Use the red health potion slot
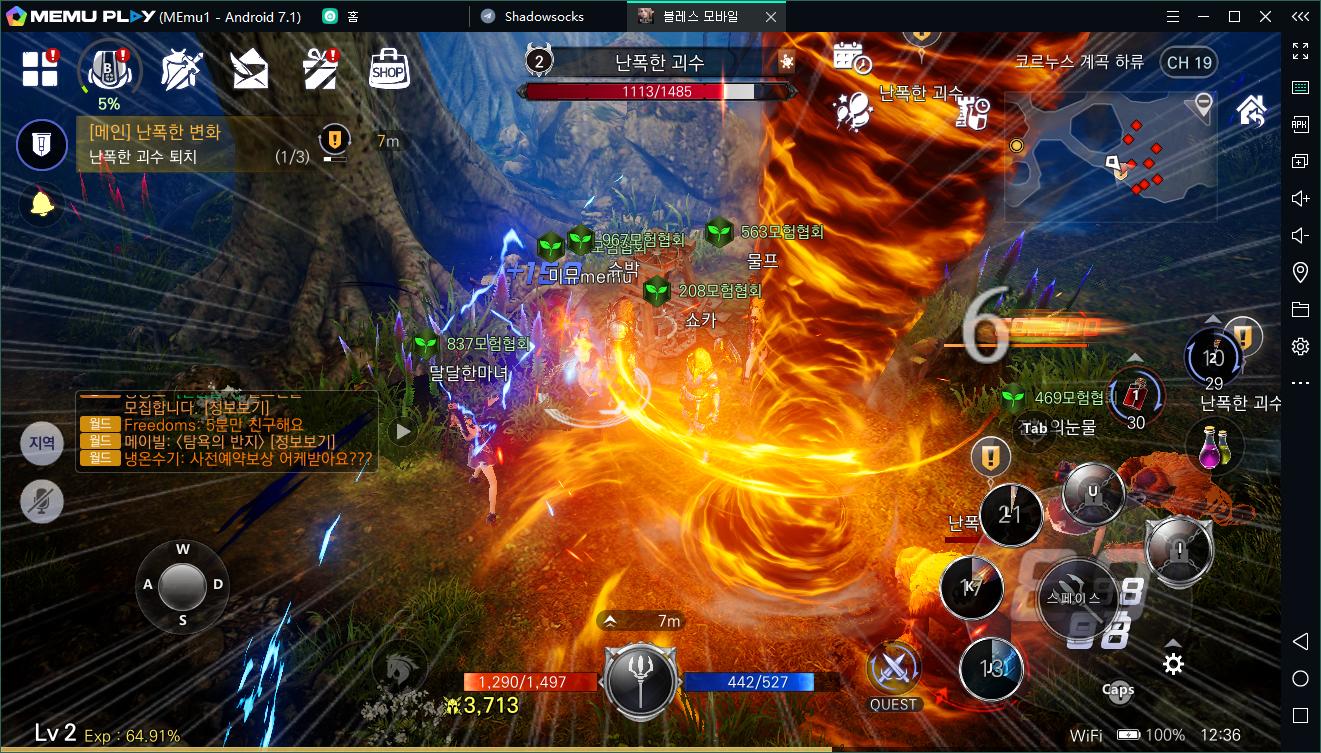The height and width of the screenshot is (753, 1321). pyautogui.click(x=1136, y=395)
